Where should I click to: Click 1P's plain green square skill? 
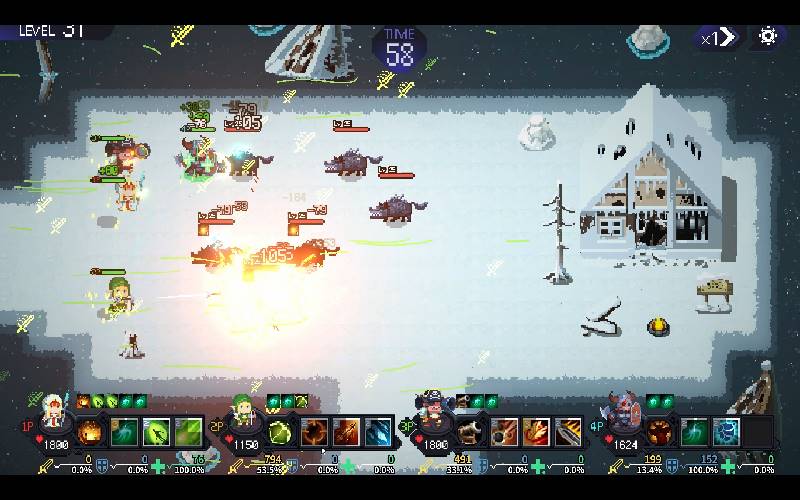point(188,433)
